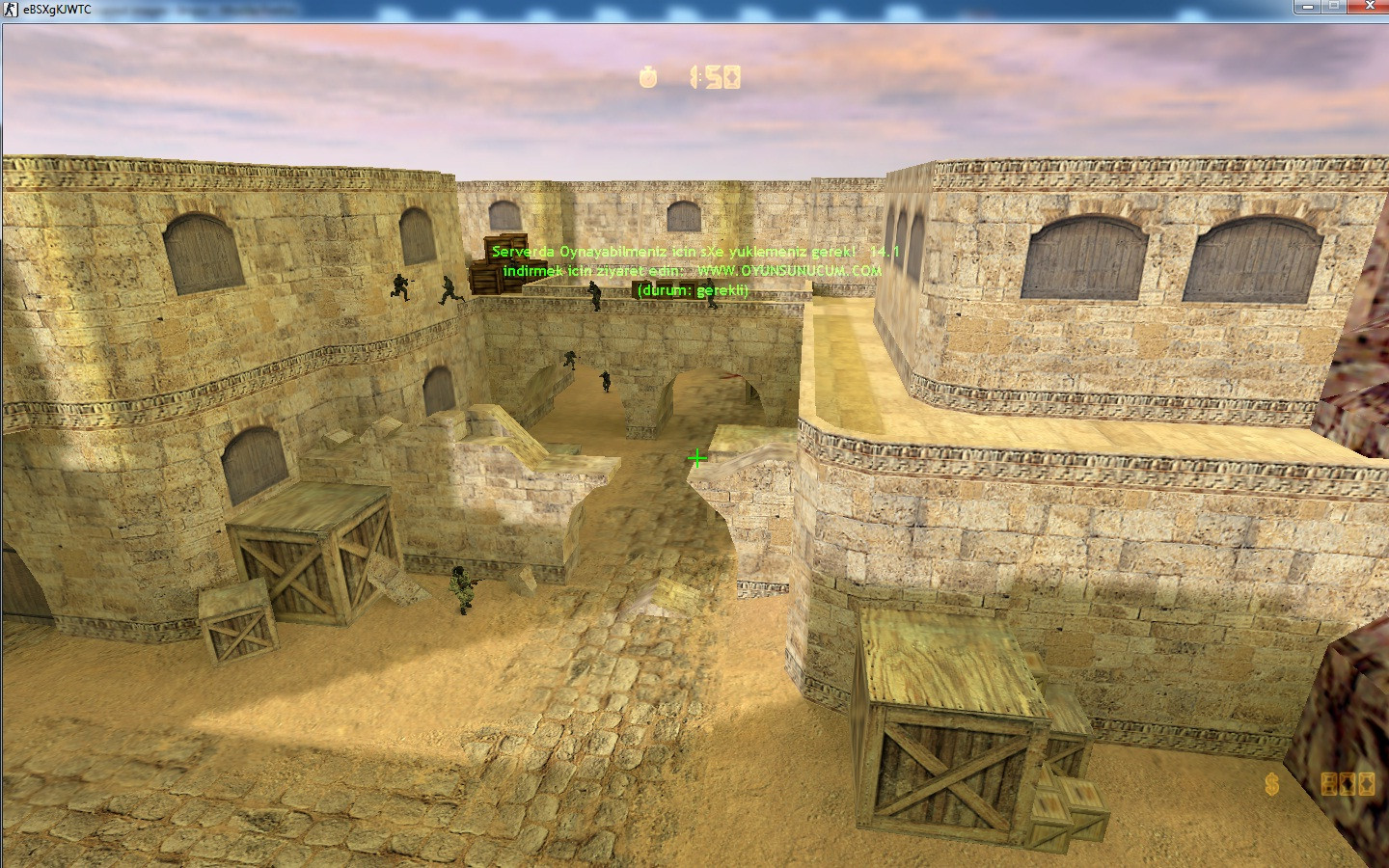Click the round timer icon beside 1:50
The image size is (1389, 868).
[x=649, y=79]
